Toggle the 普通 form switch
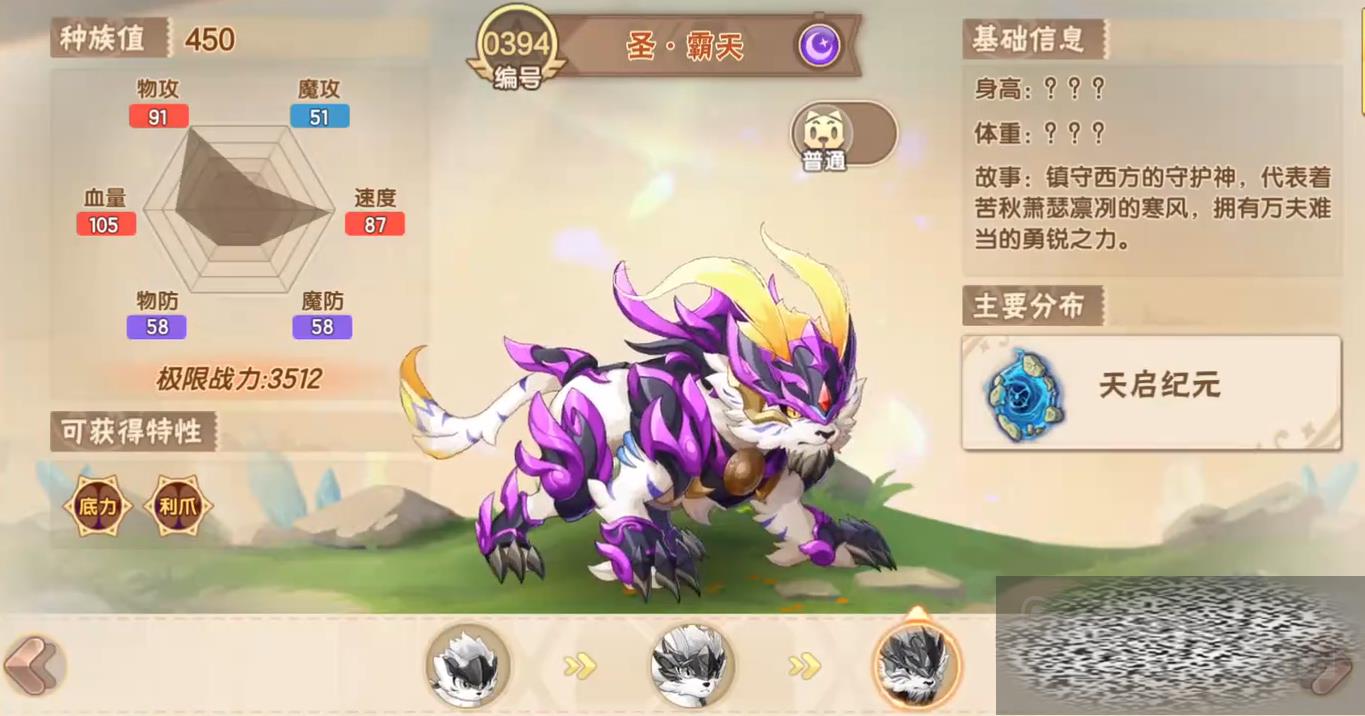 click(x=843, y=135)
